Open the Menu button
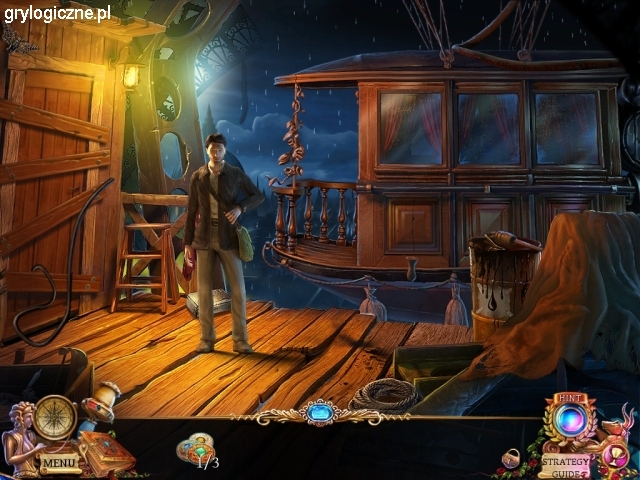 tap(59, 463)
